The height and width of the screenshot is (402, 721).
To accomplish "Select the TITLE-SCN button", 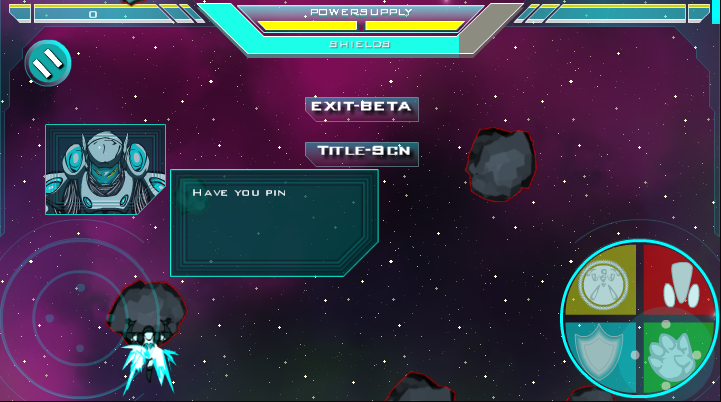I will (x=361, y=152).
